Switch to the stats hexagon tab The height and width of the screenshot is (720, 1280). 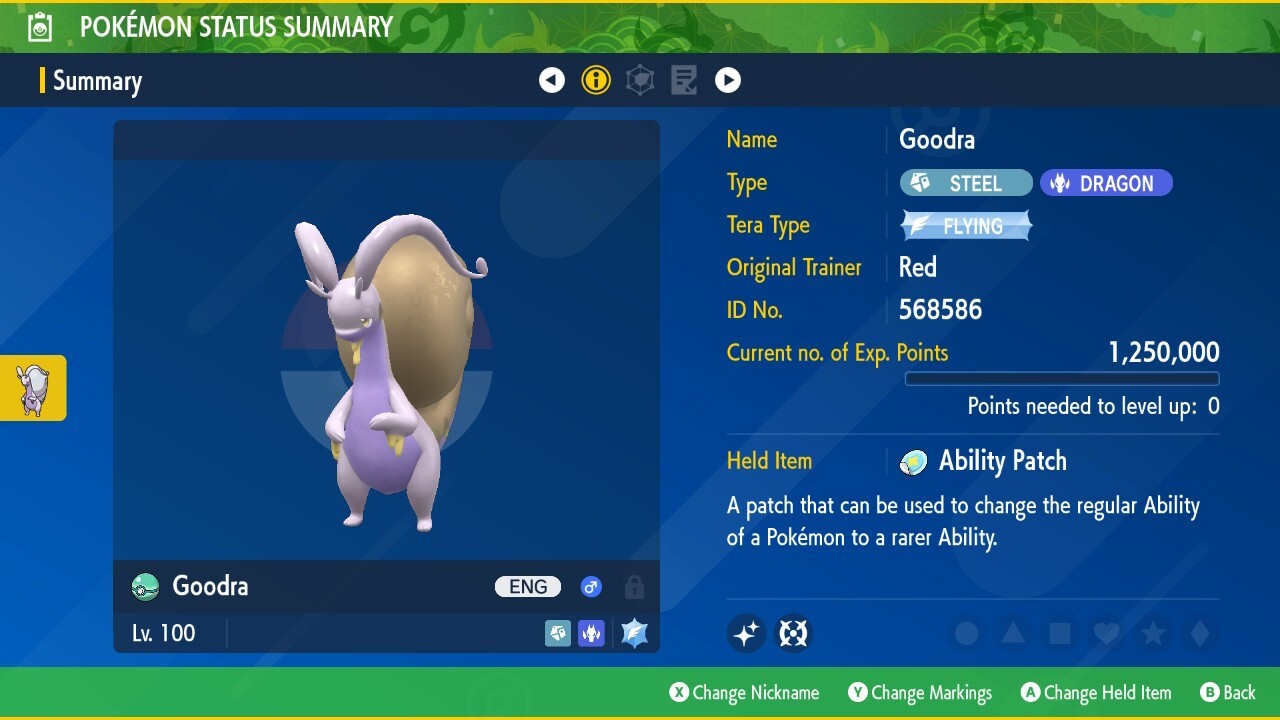(x=640, y=80)
